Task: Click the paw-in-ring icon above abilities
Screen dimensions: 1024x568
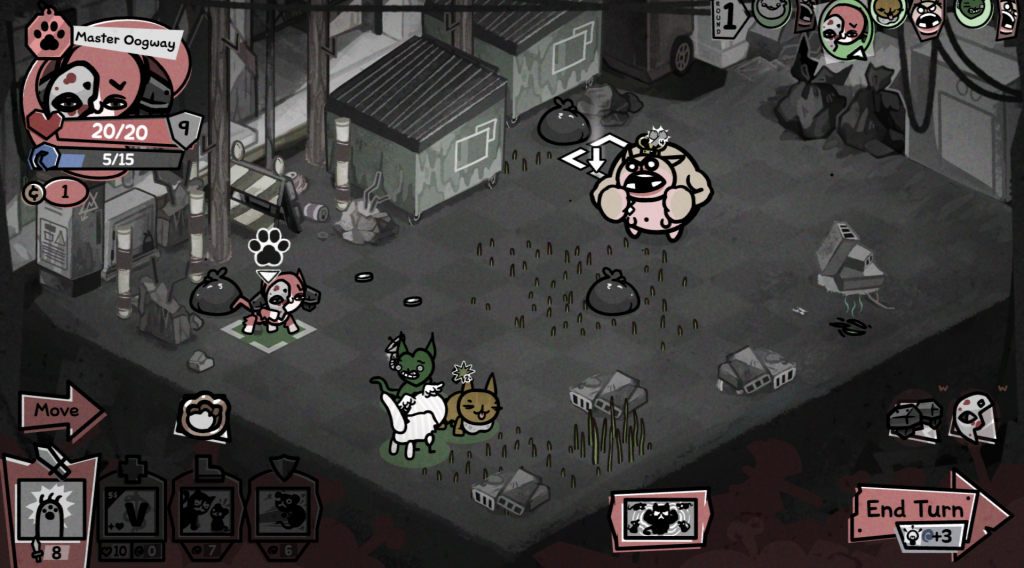Action: [204, 416]
